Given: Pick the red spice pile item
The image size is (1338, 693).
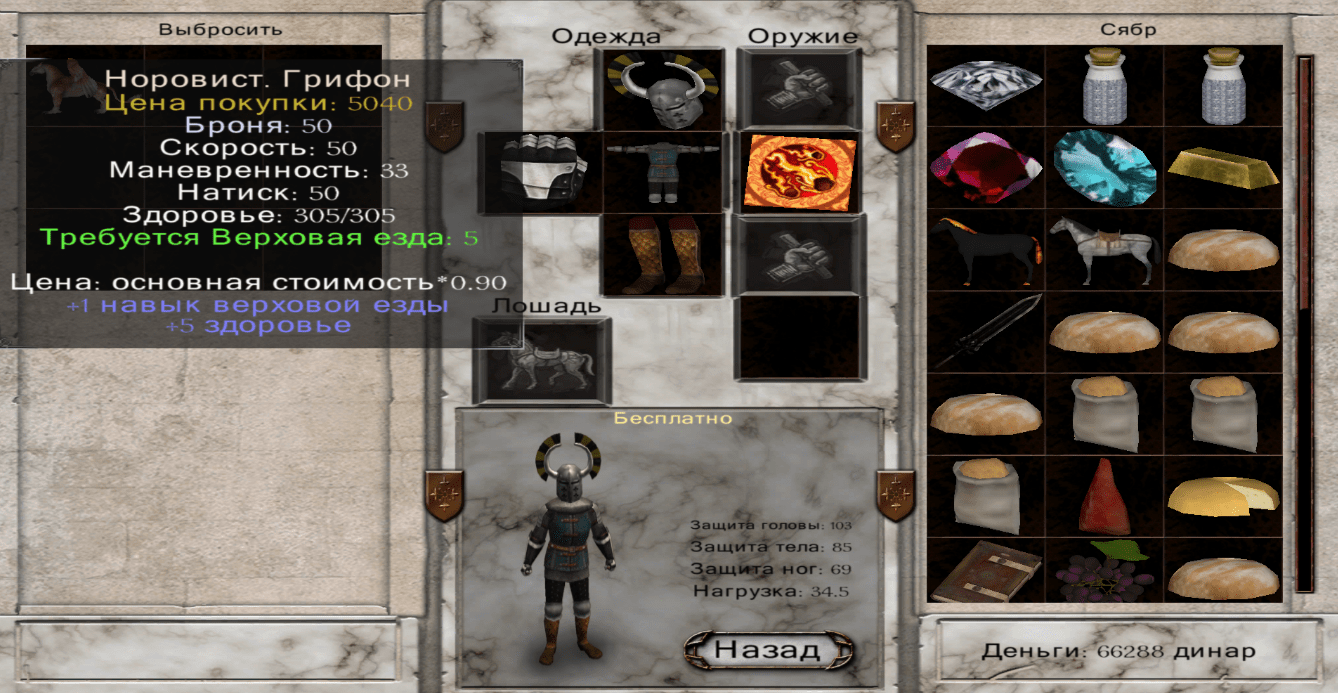Looking at the screenshot, I should click(1105, 496).
